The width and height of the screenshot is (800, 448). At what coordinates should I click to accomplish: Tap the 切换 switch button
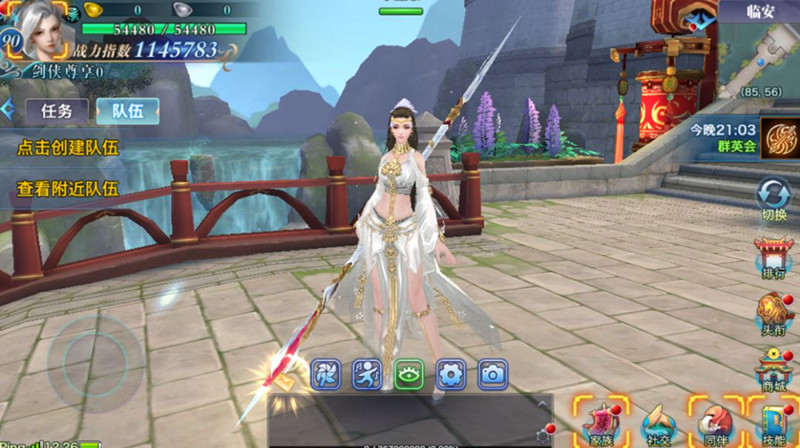pyautogui.click(x=774, y=198)
